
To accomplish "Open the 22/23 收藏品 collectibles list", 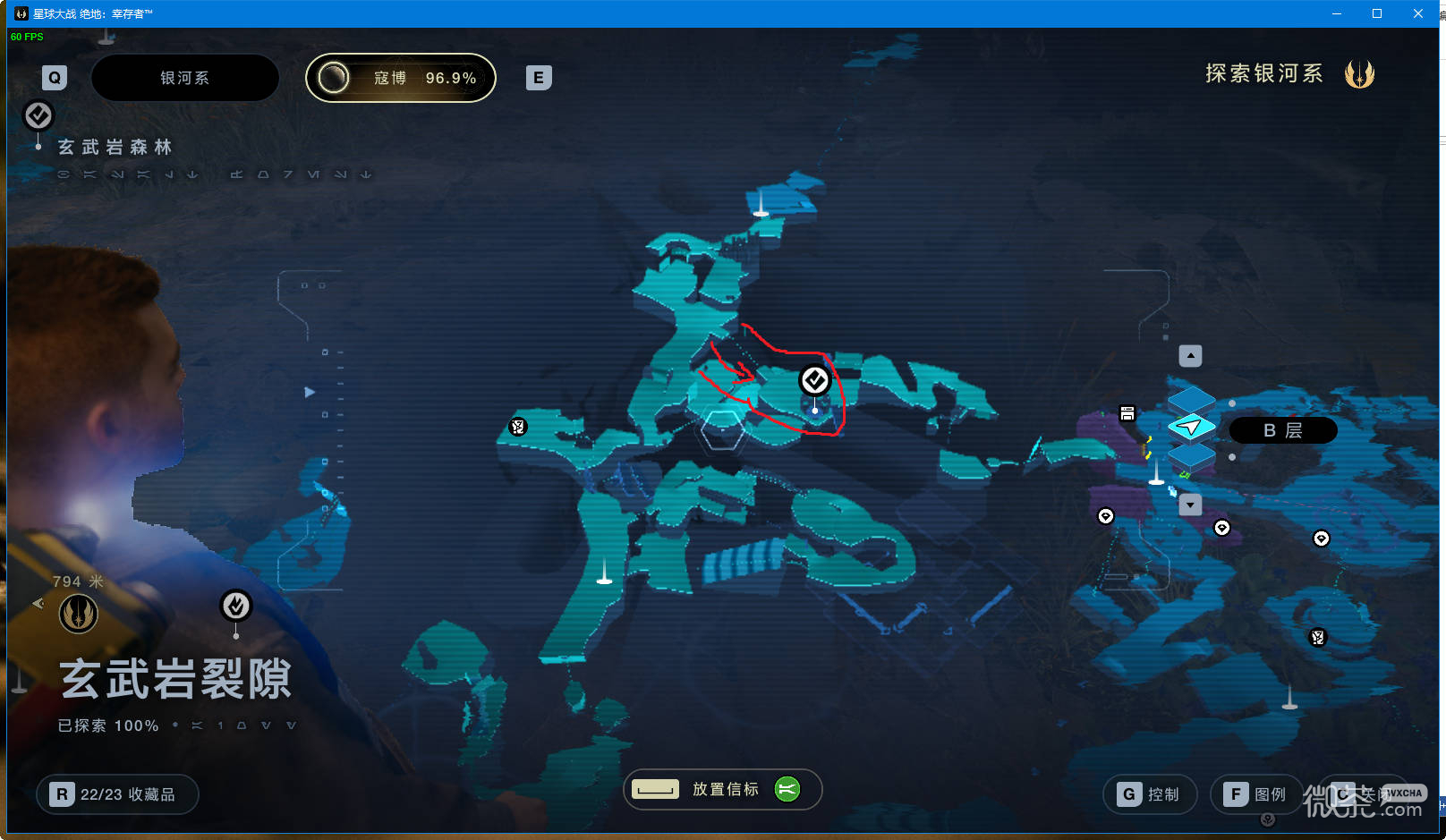I will [x=117, y=794].
